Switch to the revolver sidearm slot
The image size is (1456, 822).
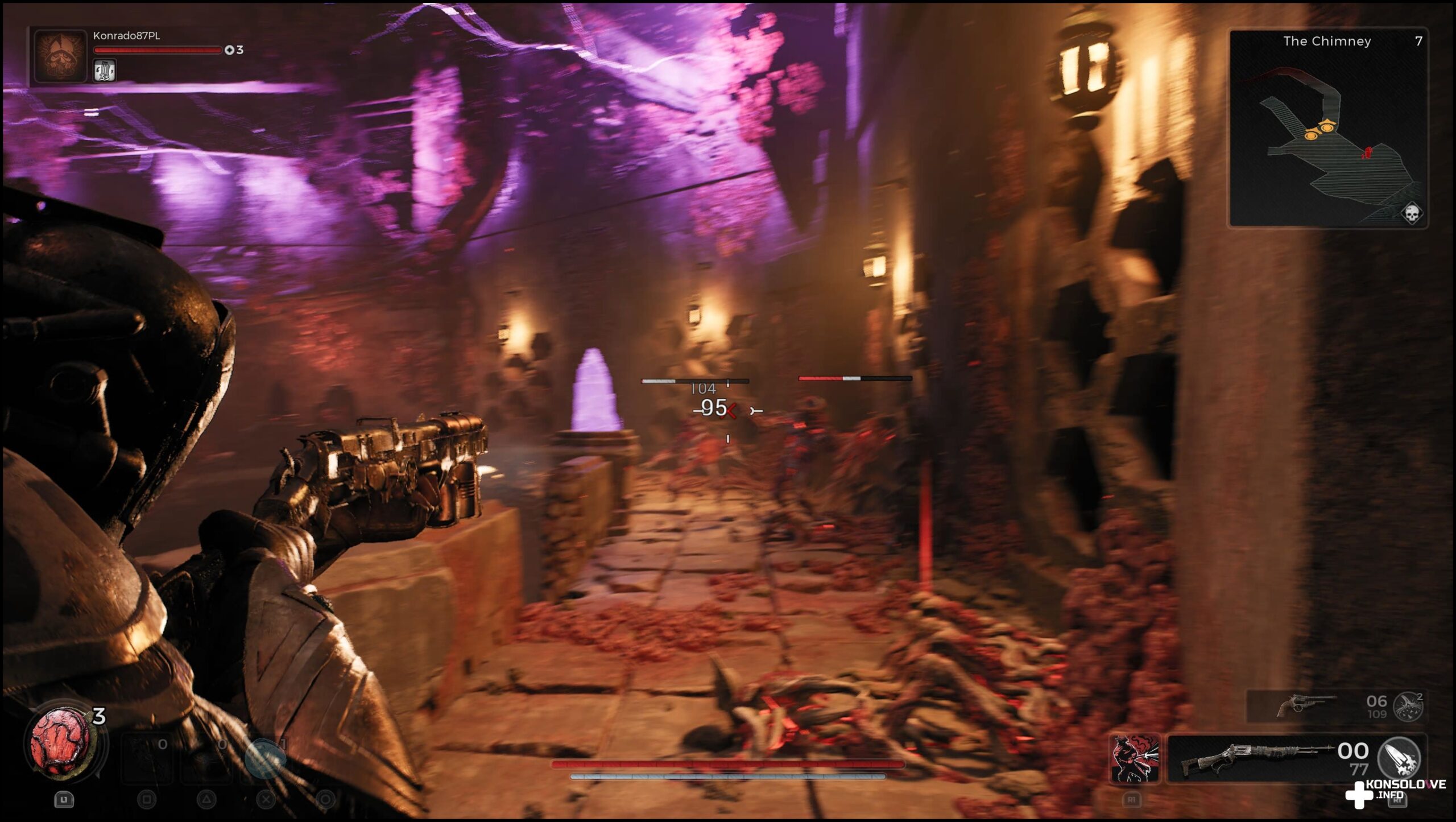tap(1306, 705)
